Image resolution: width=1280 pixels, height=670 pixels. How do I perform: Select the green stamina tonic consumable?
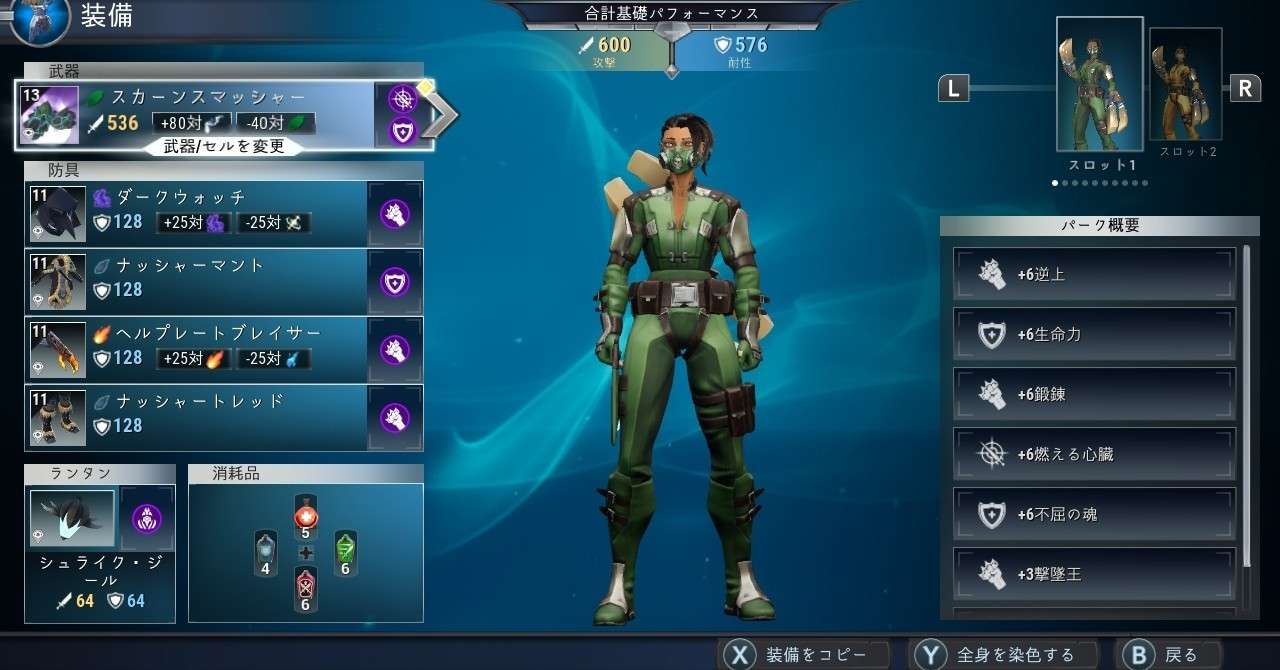point(345,552)
